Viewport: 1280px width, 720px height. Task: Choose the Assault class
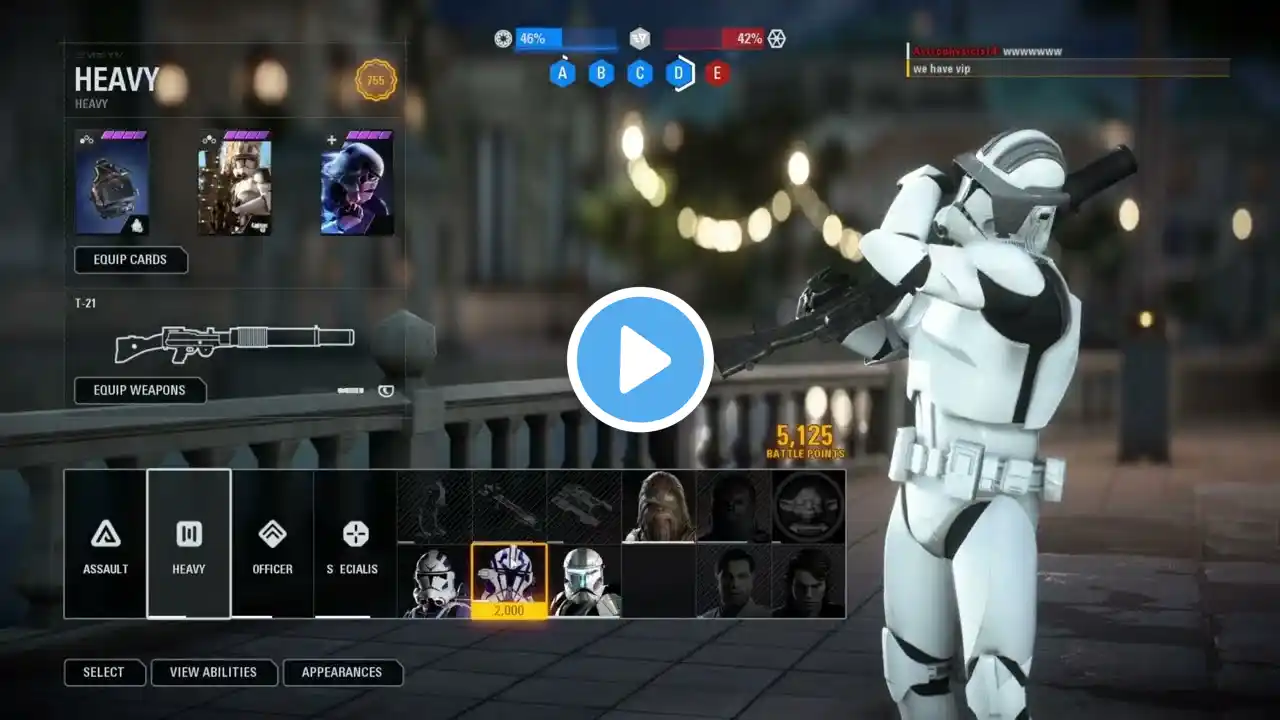pyautogui.click(x=105, y=543)
